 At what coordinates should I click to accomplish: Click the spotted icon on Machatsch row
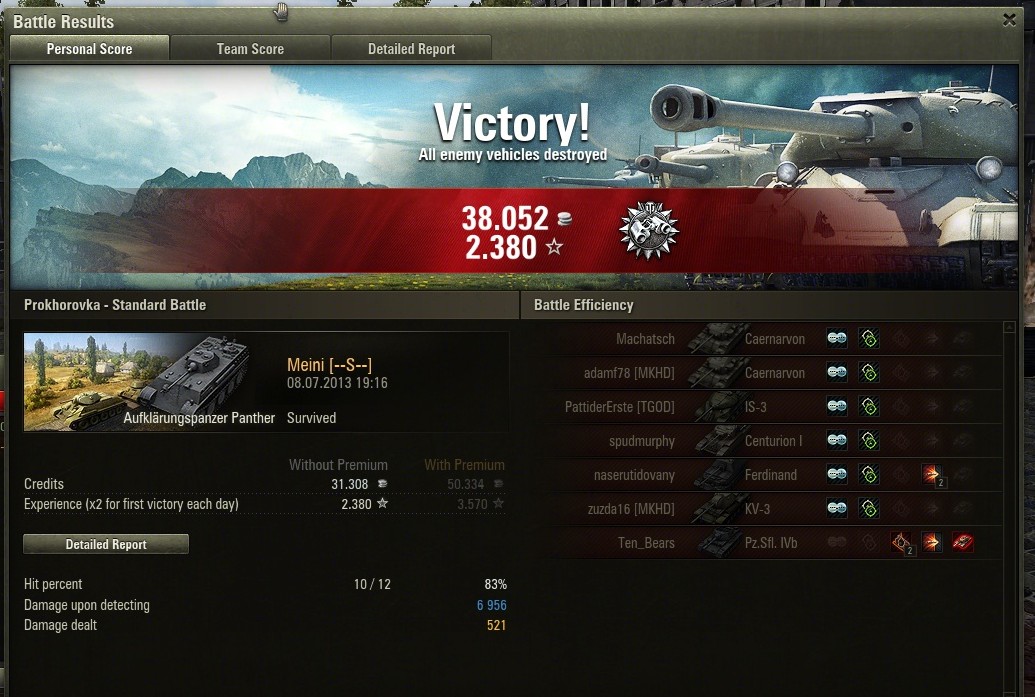click(837, 339)
